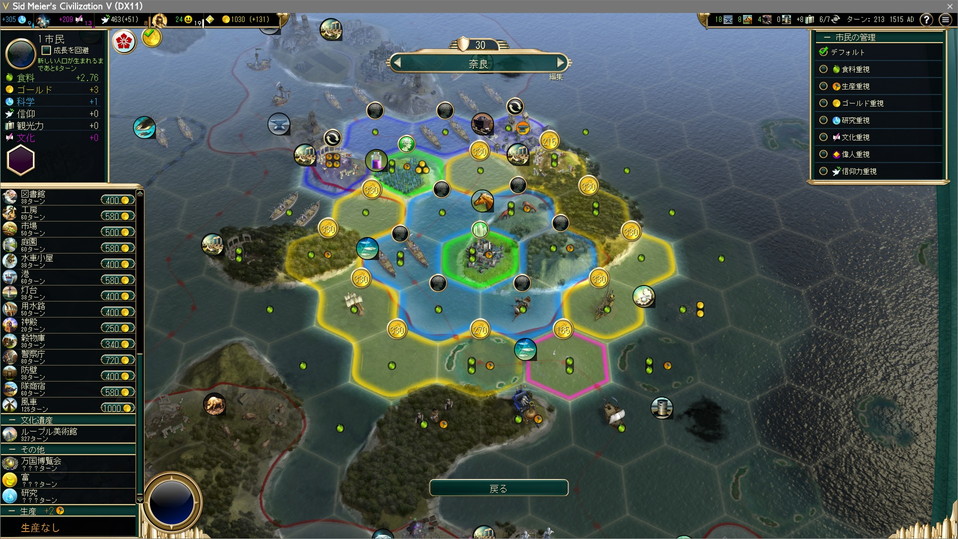This screenshot has height=539, width=958.
Task: Collapse the 文化遺産 wonders section
Action: click(11, 420)
